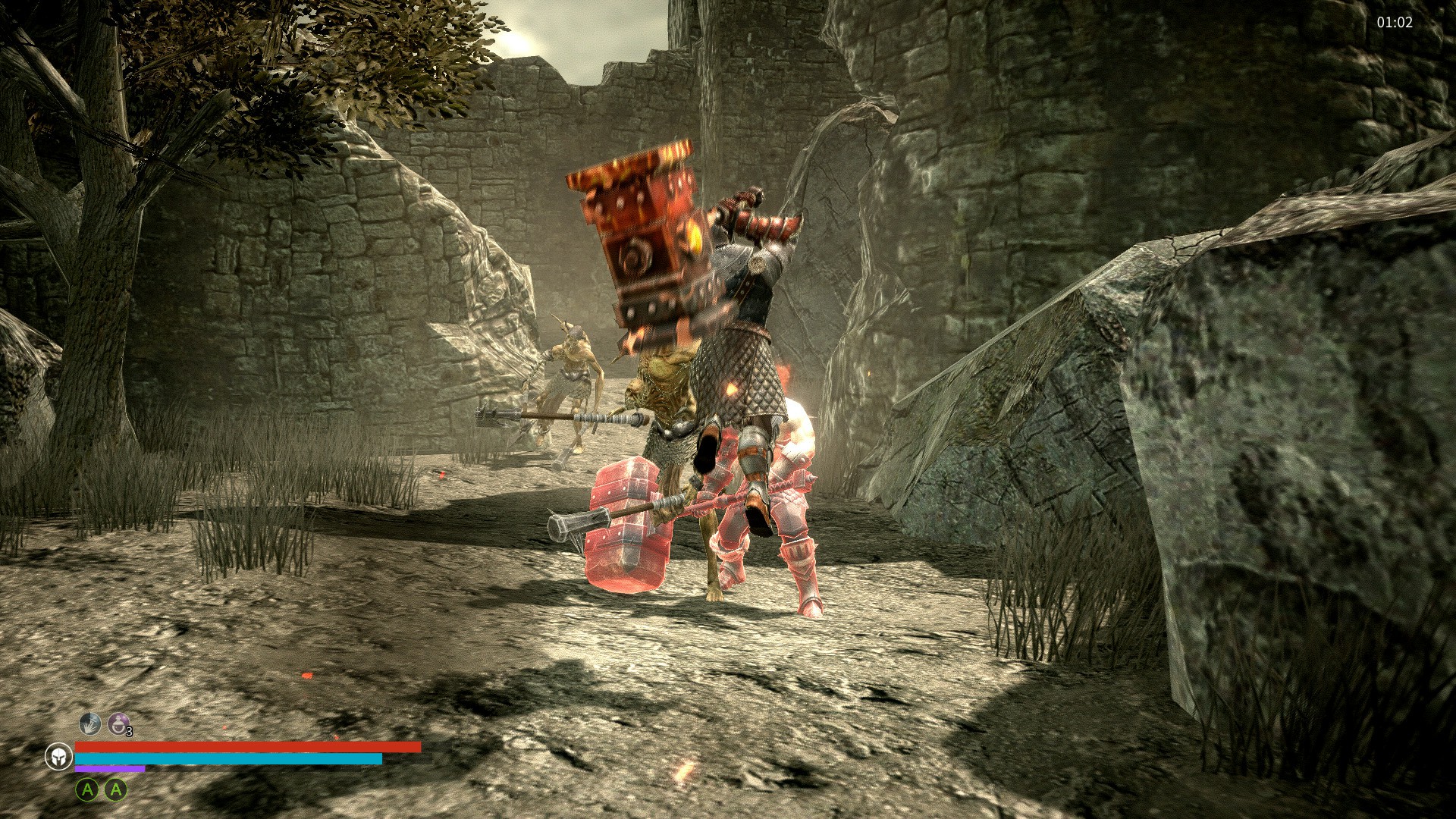Activate the hand skill icon
The width and height of the screenshot is (1456, 819).
coord(89,723)
